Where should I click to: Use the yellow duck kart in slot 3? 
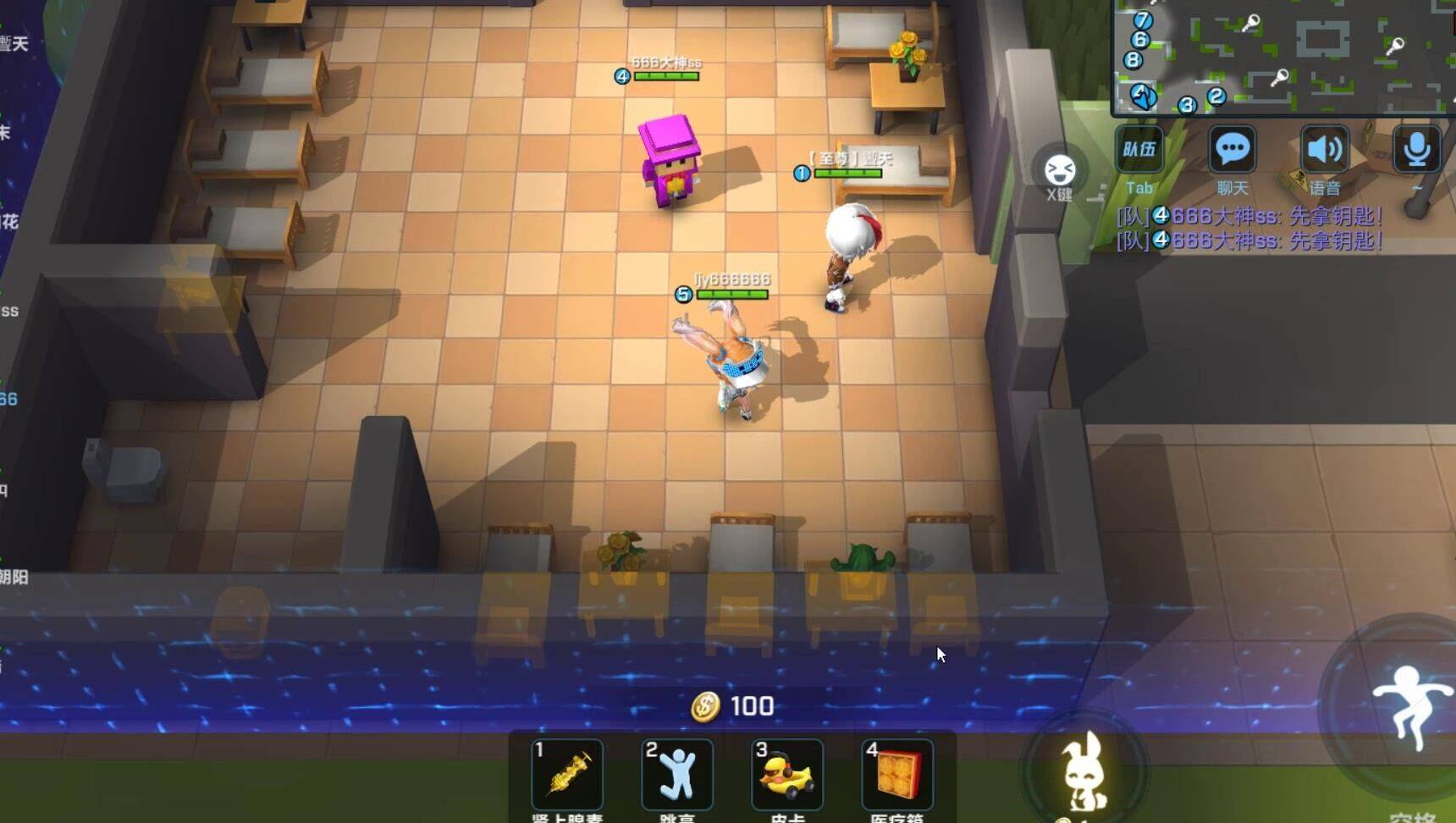787,775
